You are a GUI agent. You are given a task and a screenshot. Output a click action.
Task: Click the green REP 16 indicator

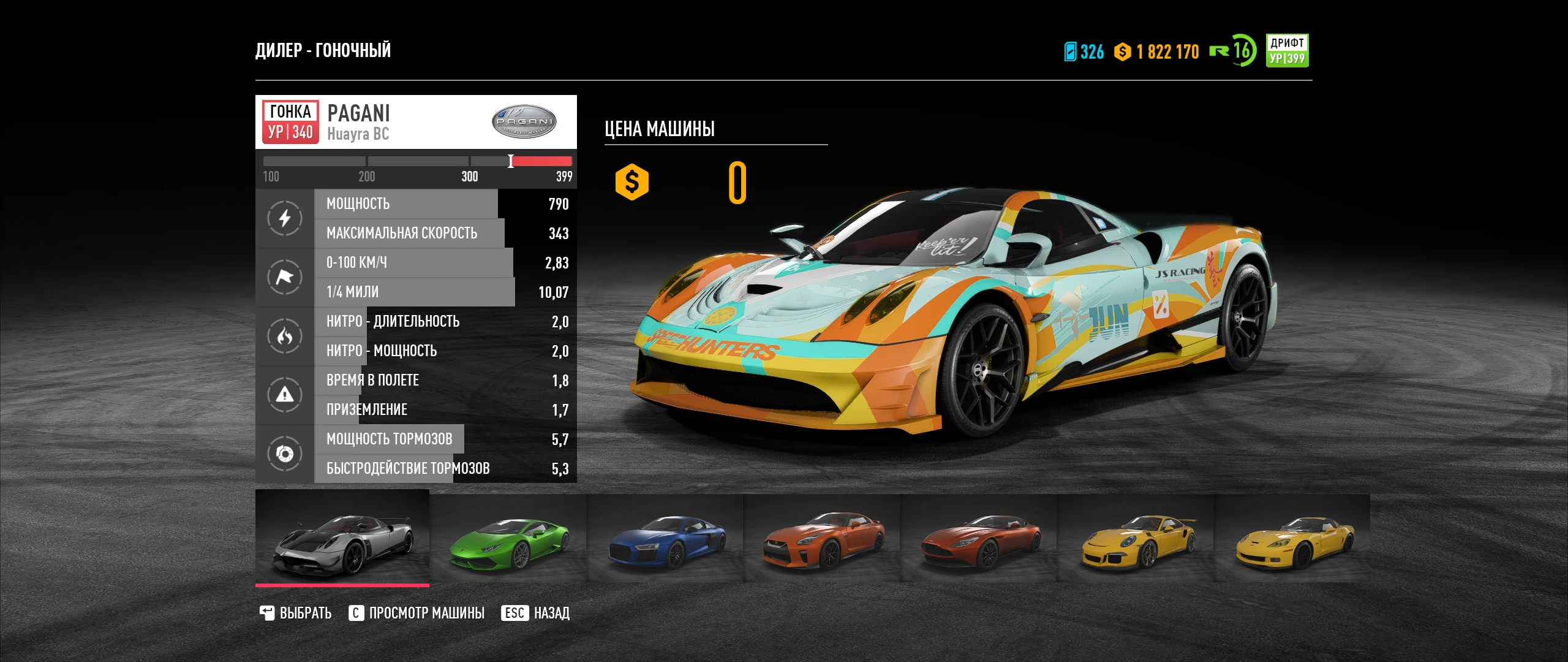click(x=1233, y=53)
